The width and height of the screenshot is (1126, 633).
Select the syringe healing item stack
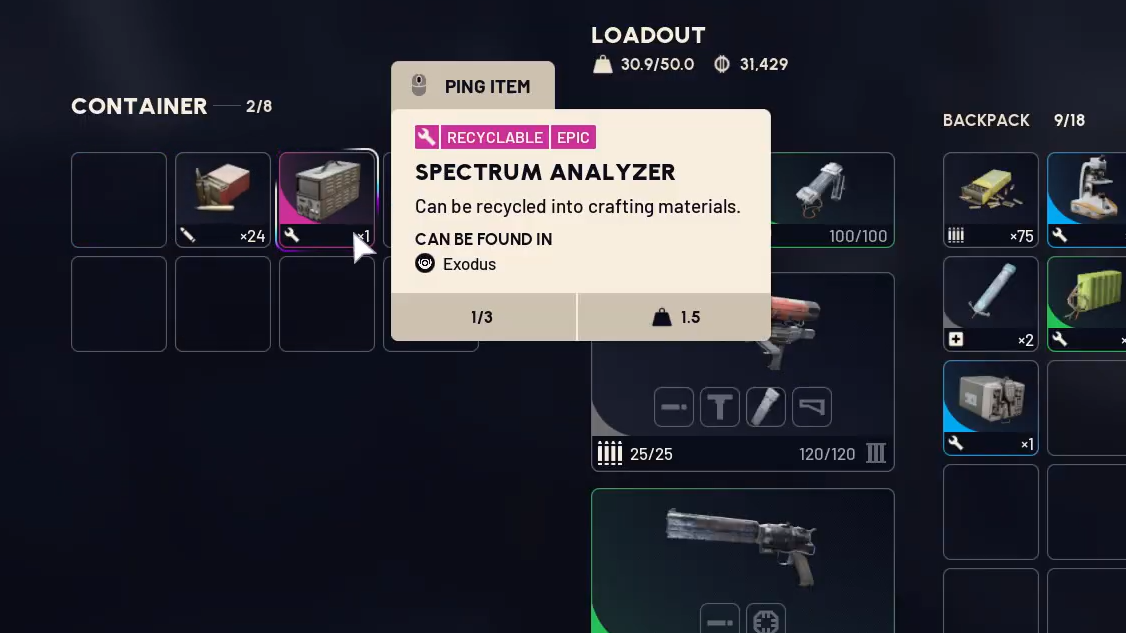(990, 302)
